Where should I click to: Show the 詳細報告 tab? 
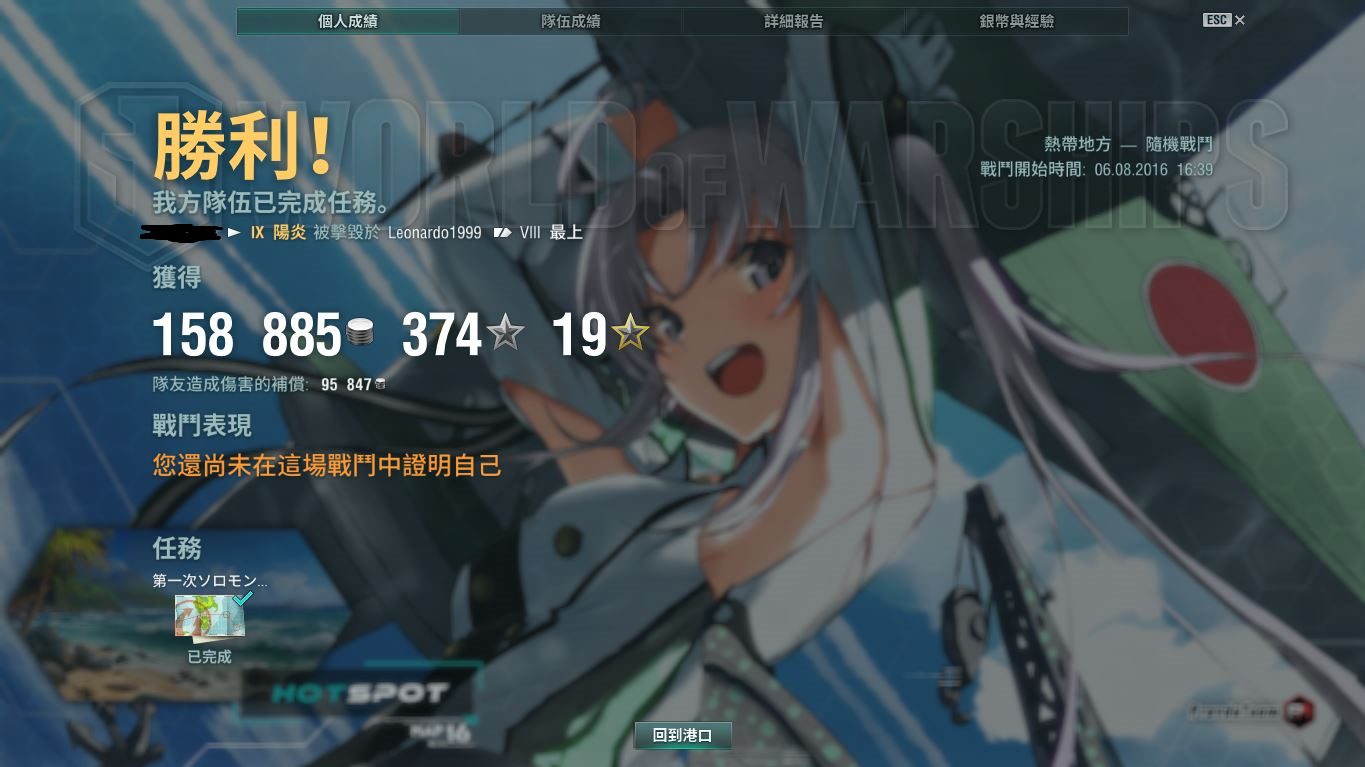pos(793,21)
